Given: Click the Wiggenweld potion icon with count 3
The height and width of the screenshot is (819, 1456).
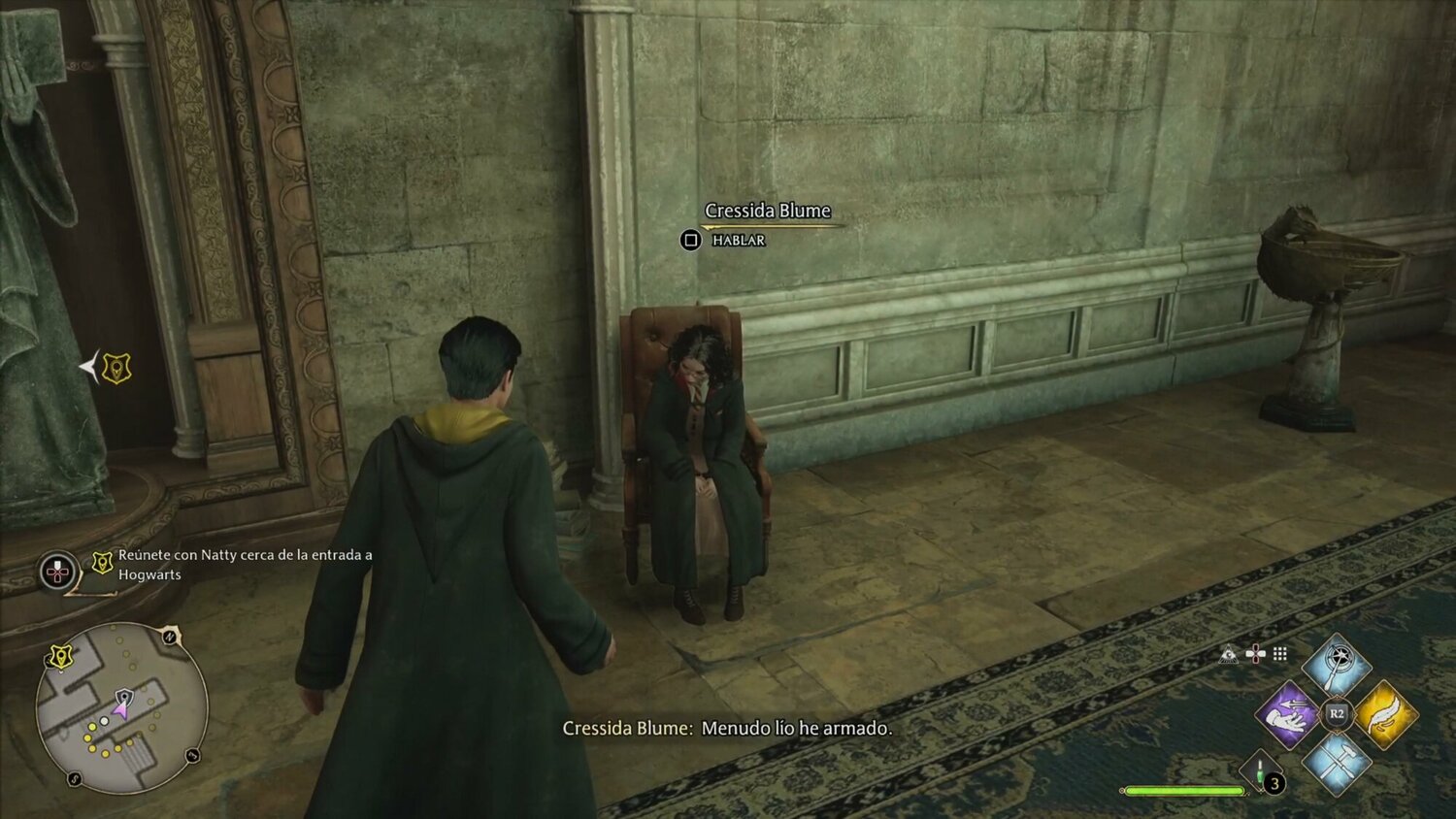Looking at the screenshot, I should click(x=1259, y=771).
